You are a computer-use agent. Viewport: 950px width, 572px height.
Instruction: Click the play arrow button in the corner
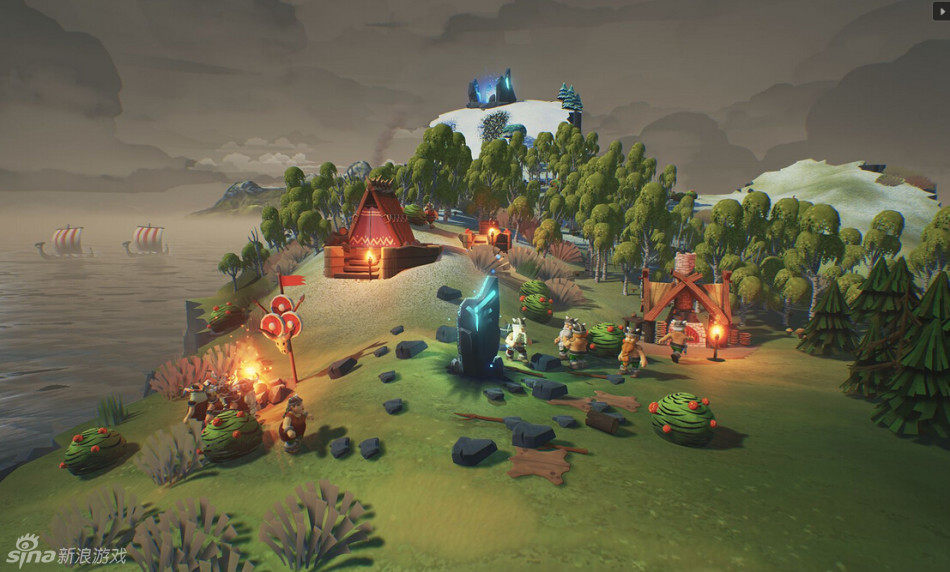(x=940, y=10)
